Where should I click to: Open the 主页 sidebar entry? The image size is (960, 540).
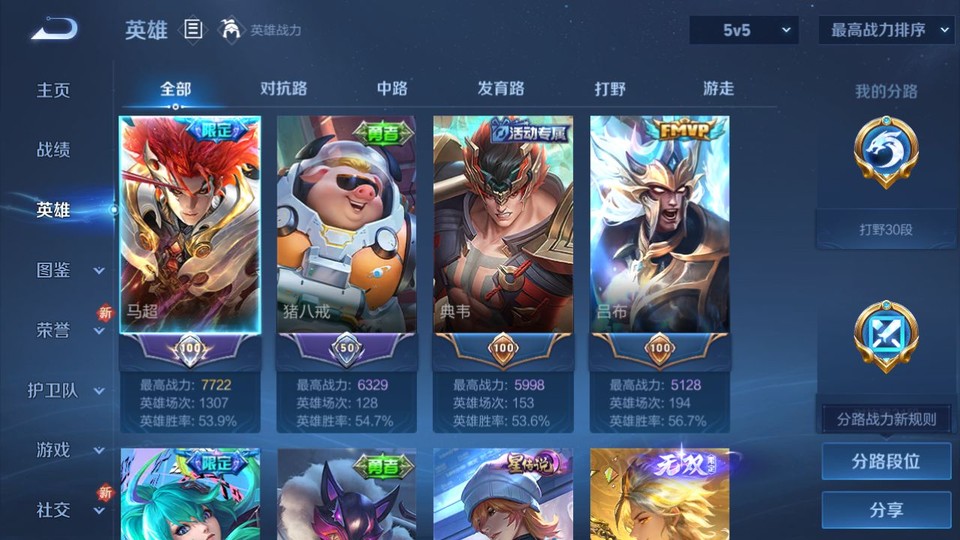click(54, 90)
